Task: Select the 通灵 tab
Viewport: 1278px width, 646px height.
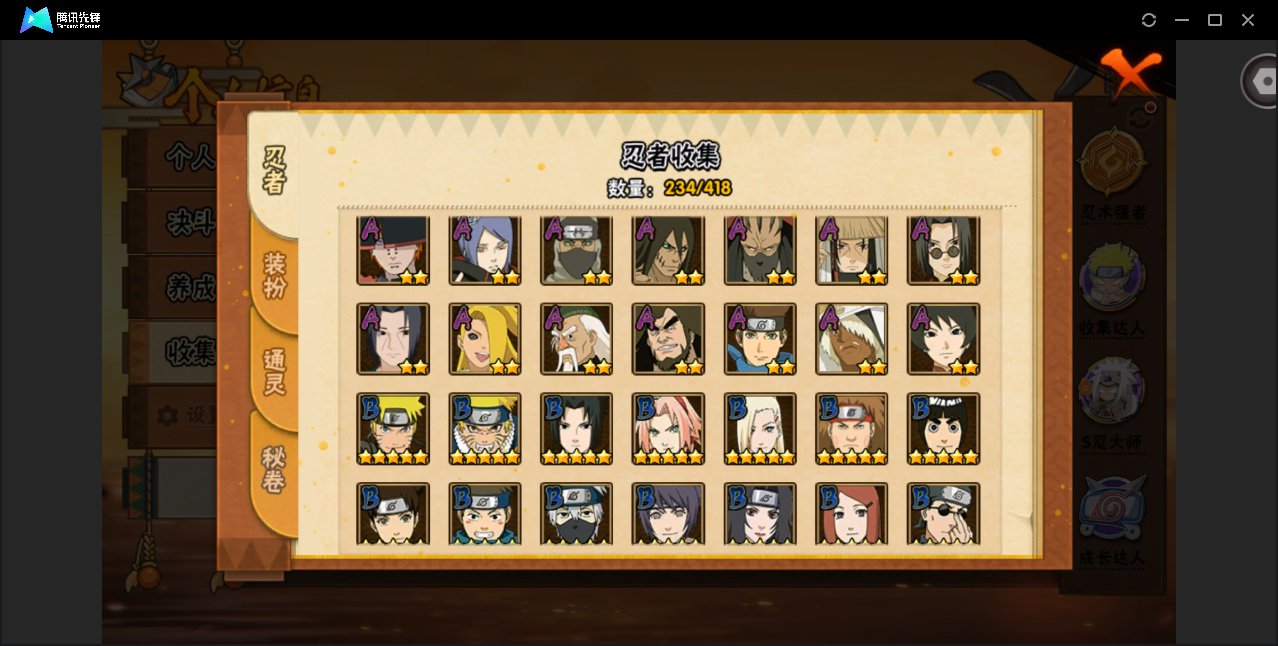Action: click(x=274, y=372)
